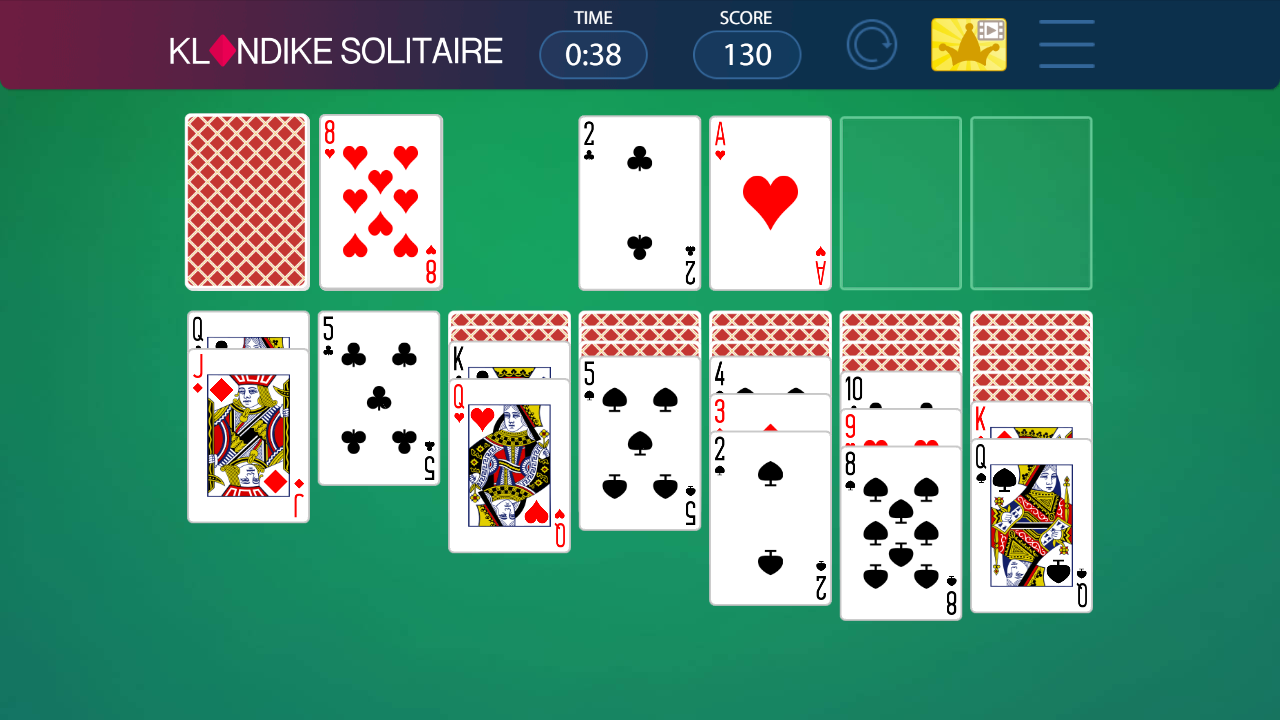The image size is (1280, 720).
Task: Draw a card from the face-down stock pile
Action: (x=246, y=201)
